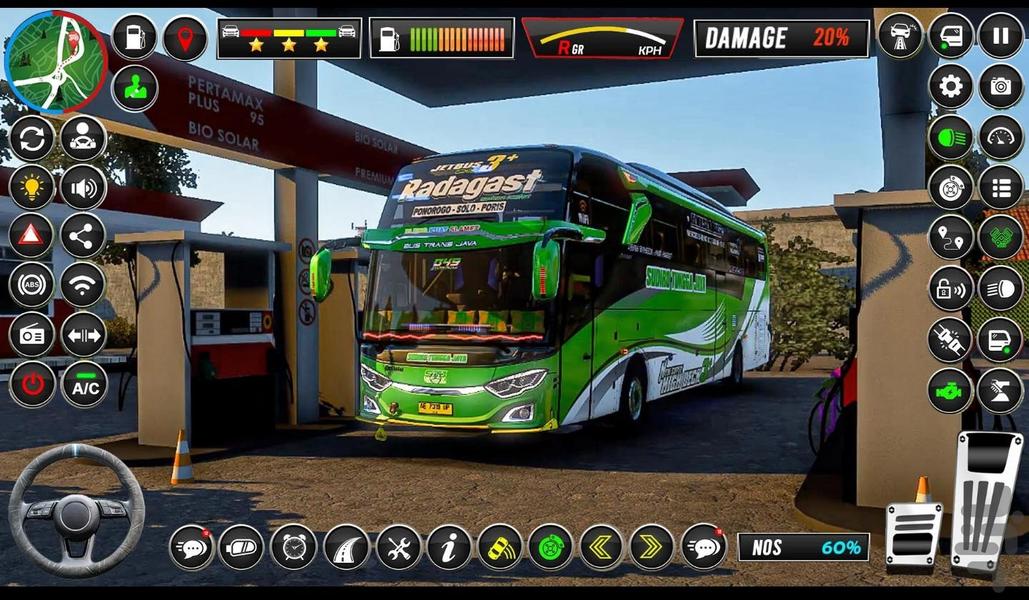Activate the right turn chevron indicator

pyautogui.click(x=652, y=547)
